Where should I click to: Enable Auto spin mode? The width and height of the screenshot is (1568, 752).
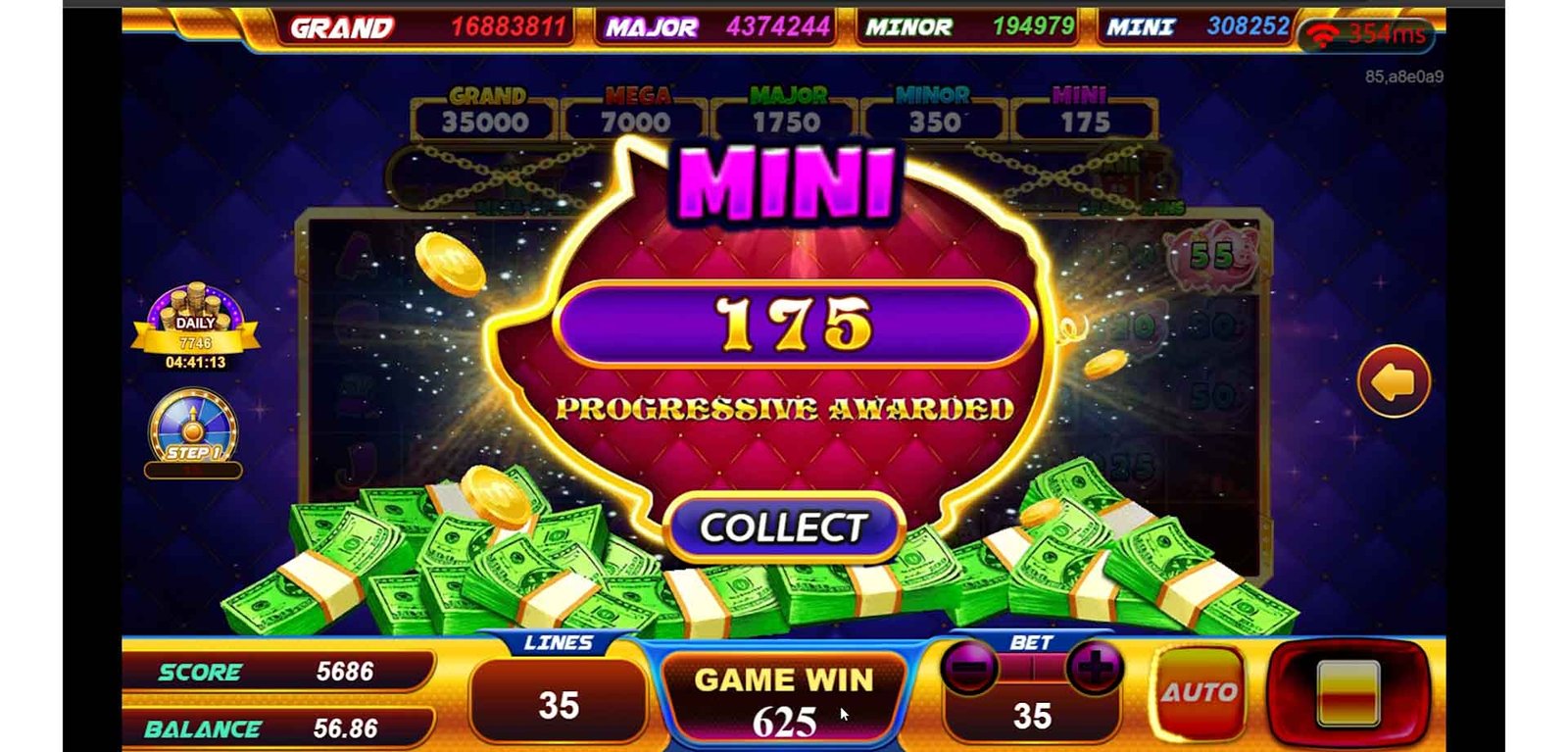(1200, 692)
